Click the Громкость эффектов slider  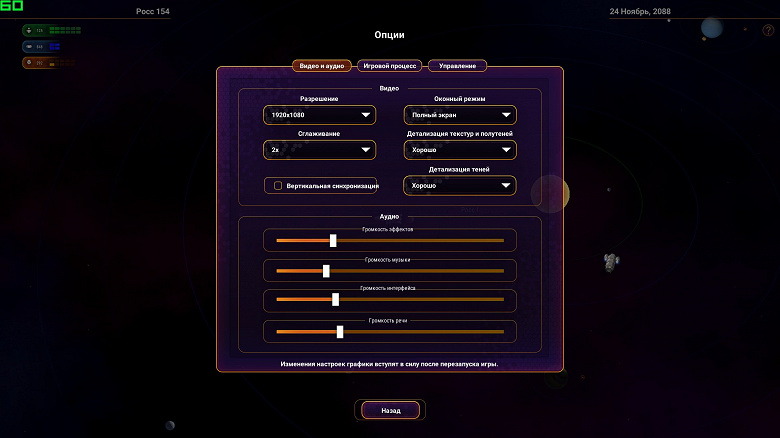point(333,240)
